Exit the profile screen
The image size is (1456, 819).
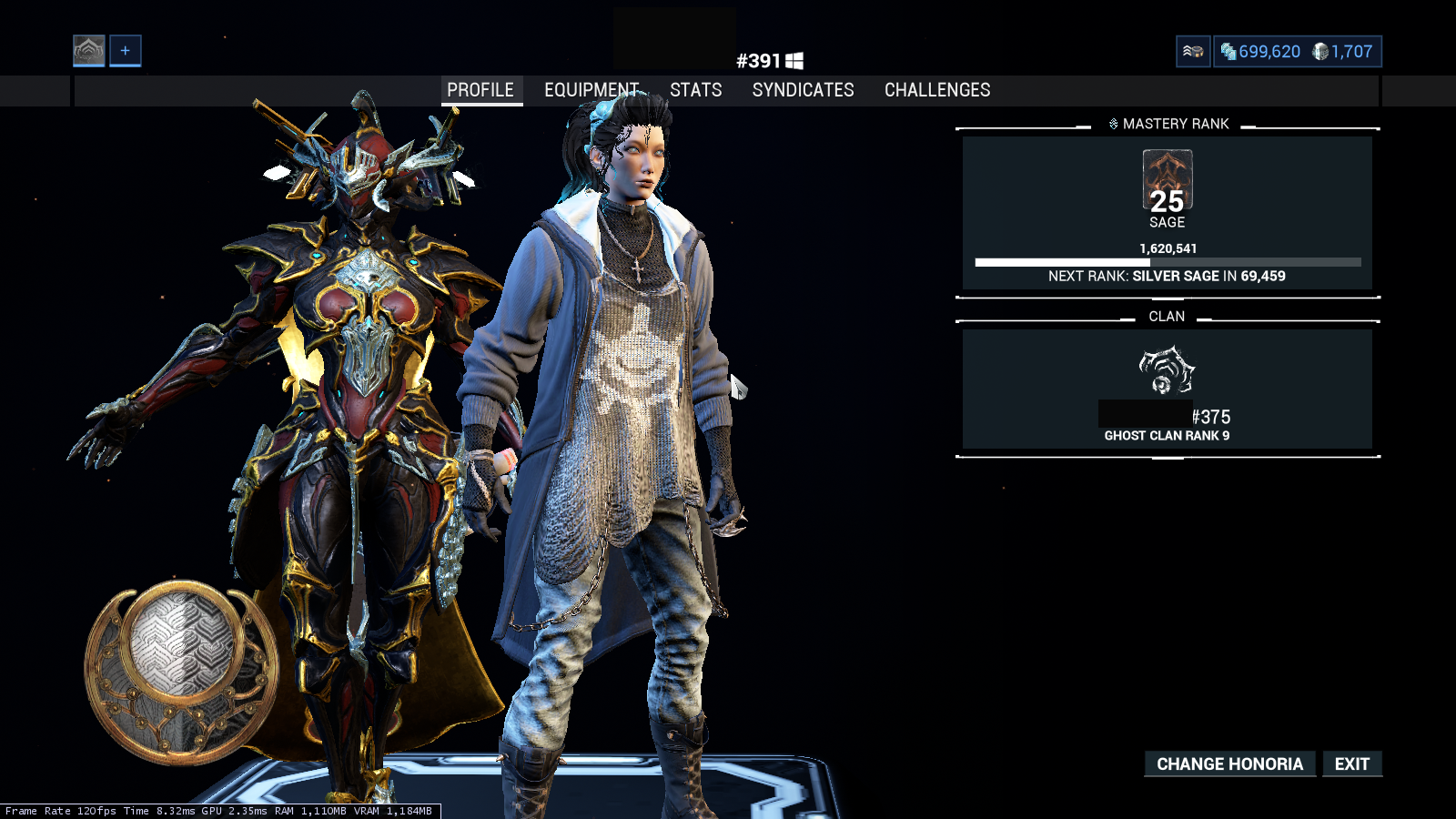point(1351,764)
